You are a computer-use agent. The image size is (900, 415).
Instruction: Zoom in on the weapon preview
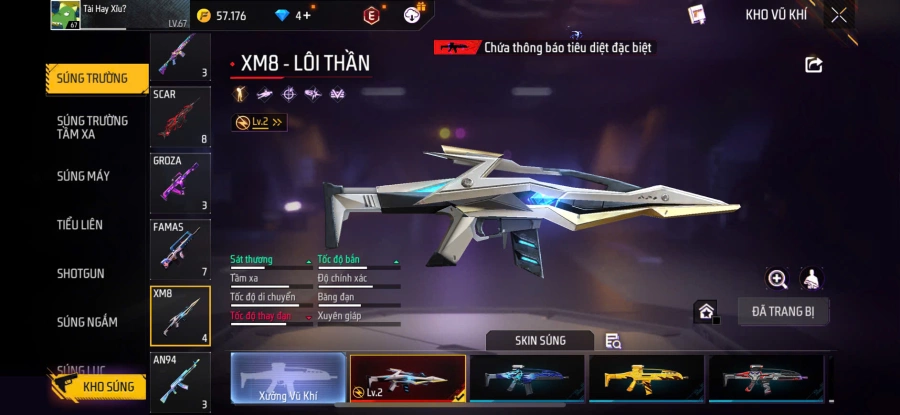point(777,279)
